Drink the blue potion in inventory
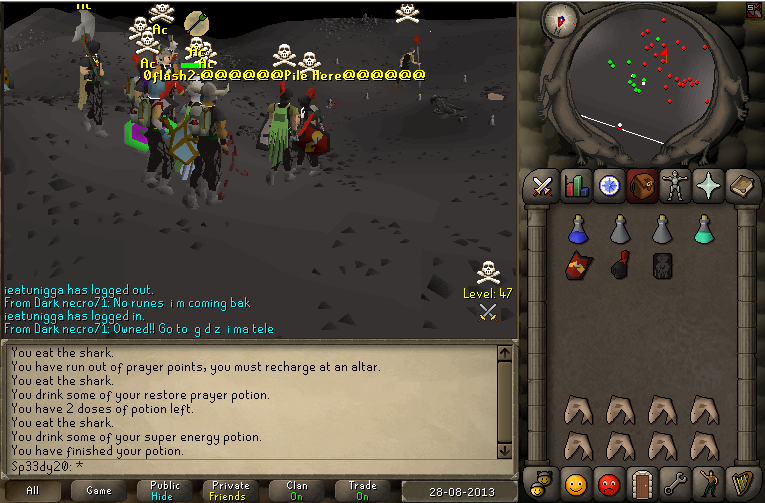This screenshot has height=503, width=765. (576, 230)
